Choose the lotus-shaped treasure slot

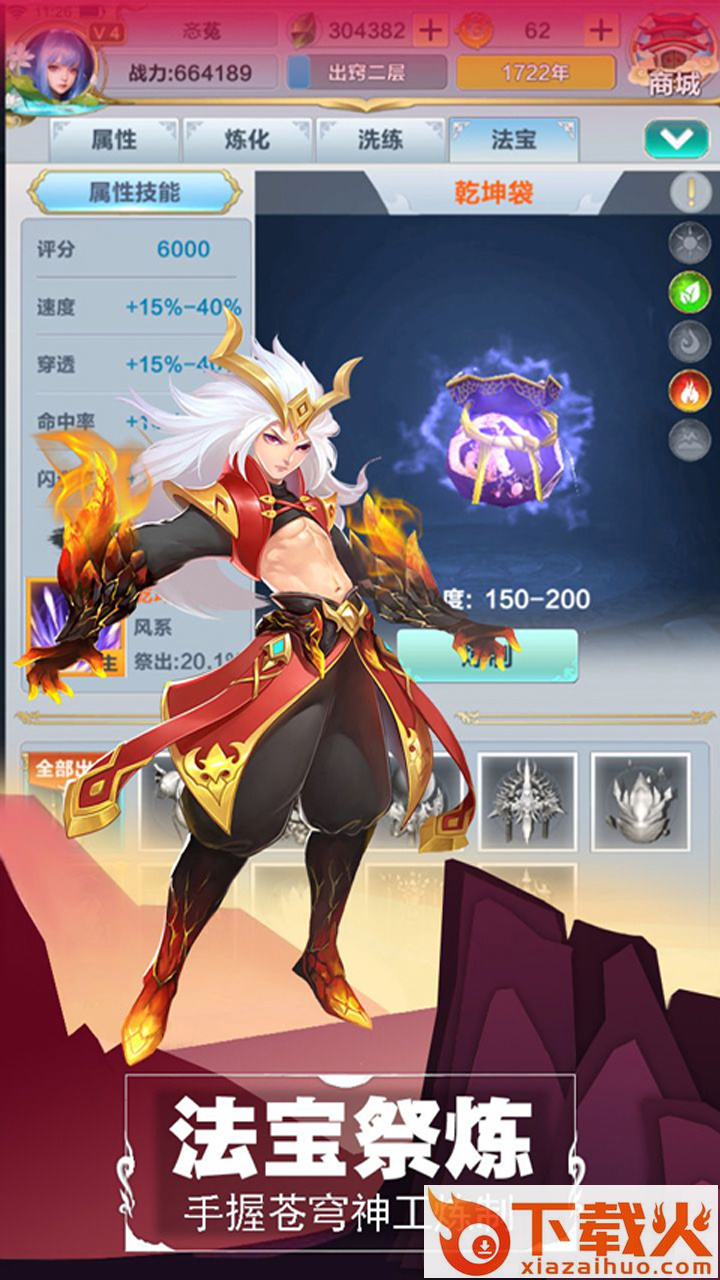click(x=641, y=802)
